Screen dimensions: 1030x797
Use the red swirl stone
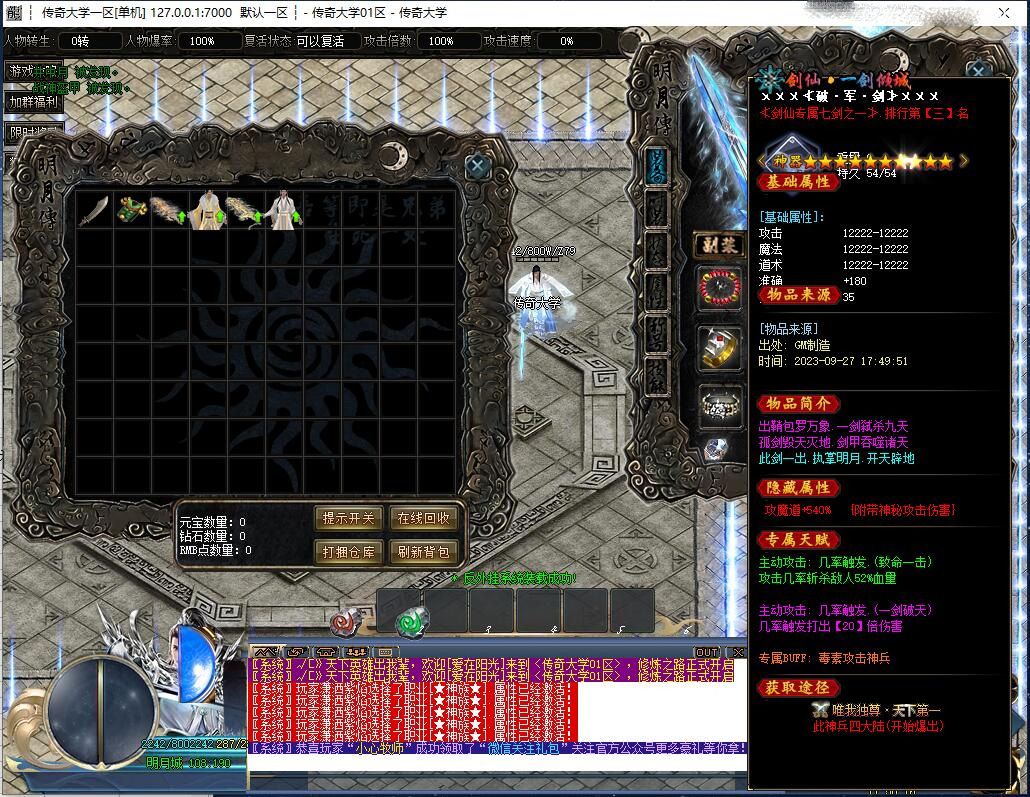click(x=344, y=620)
